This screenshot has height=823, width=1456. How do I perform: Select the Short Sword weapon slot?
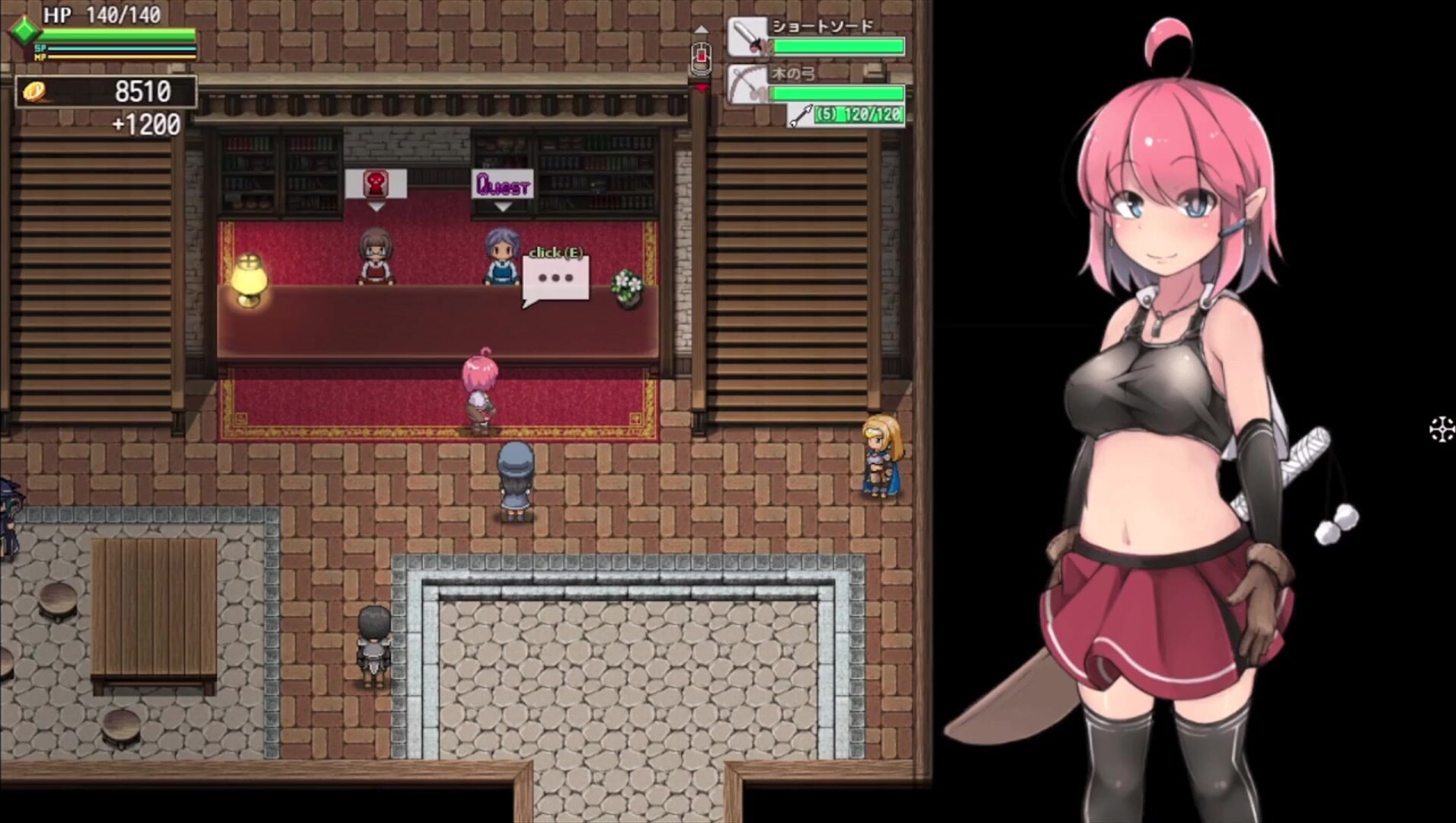pyautogui.click(x=816, y=37)
